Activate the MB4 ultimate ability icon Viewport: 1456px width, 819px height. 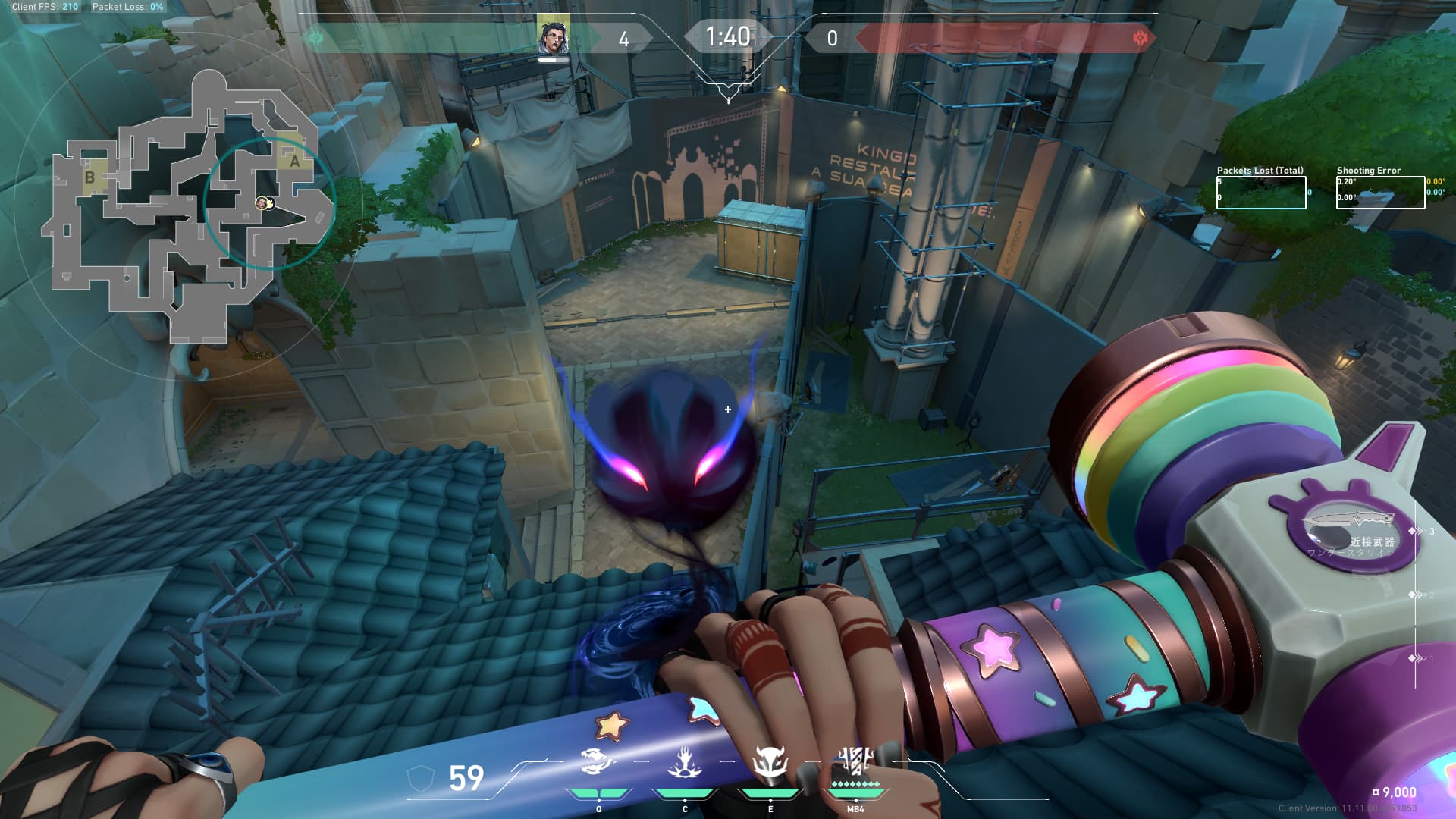click(855, 760)
